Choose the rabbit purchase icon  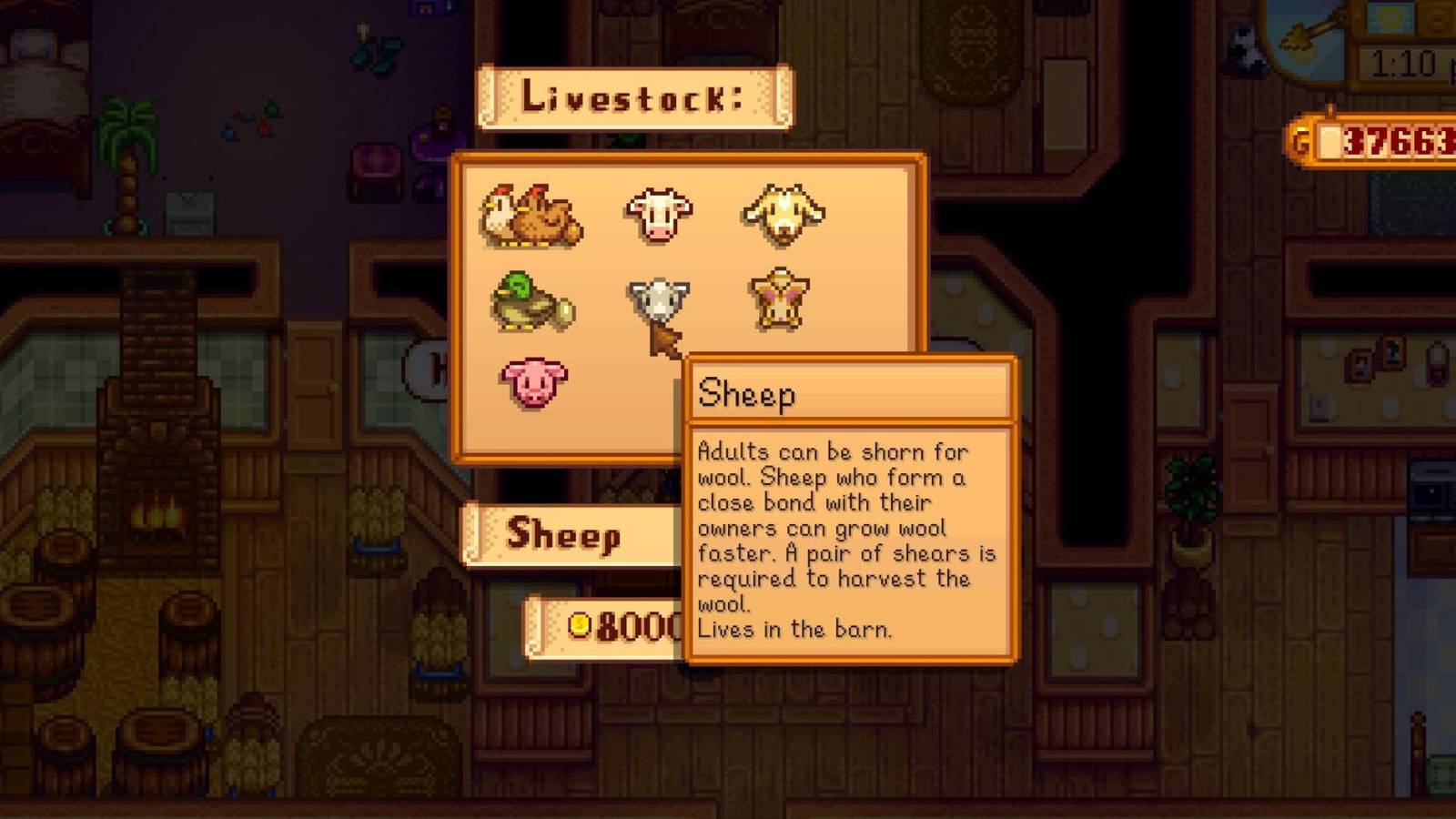pos(781,300)
